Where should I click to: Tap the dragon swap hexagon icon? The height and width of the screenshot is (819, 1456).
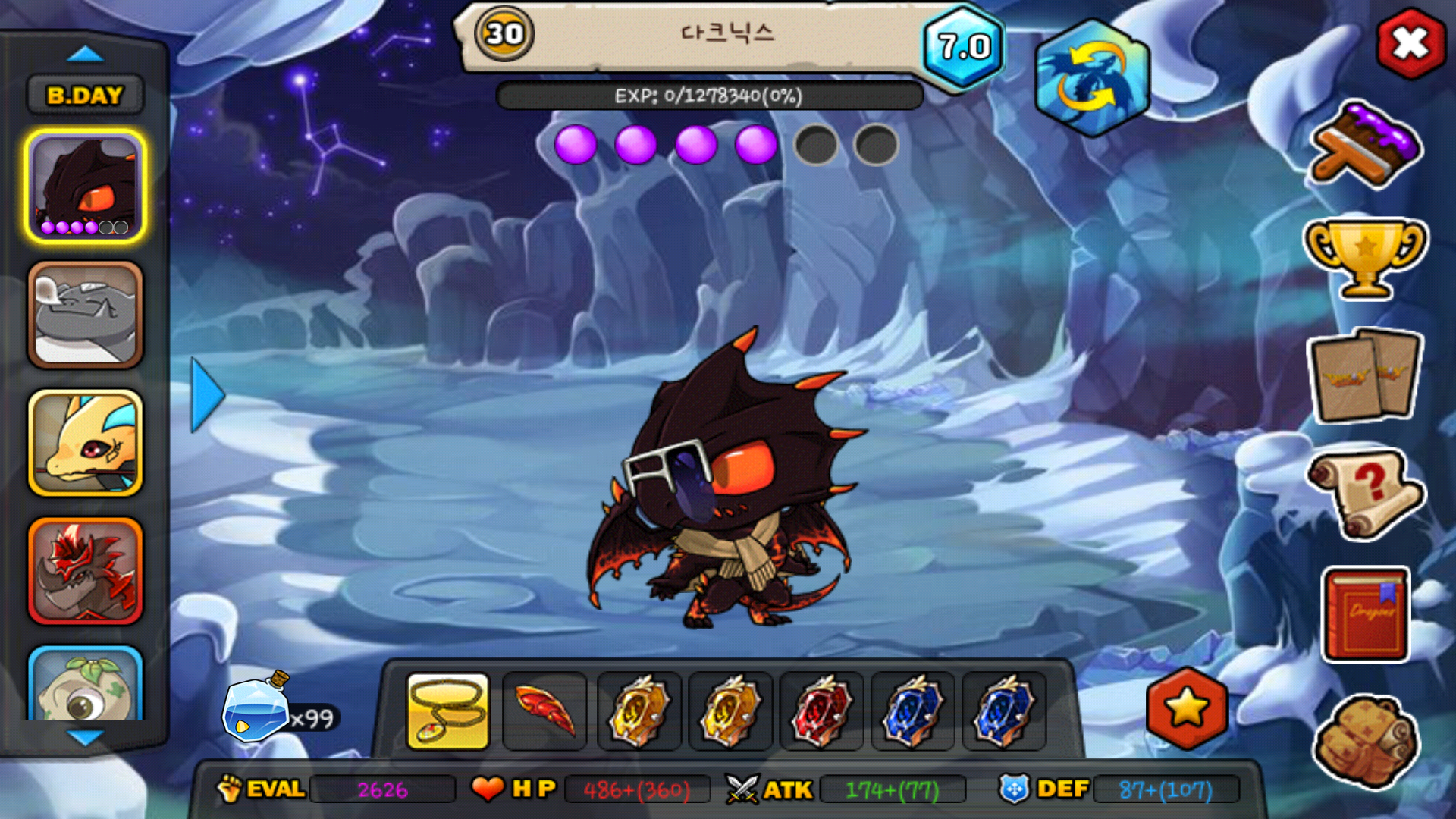1092,78
